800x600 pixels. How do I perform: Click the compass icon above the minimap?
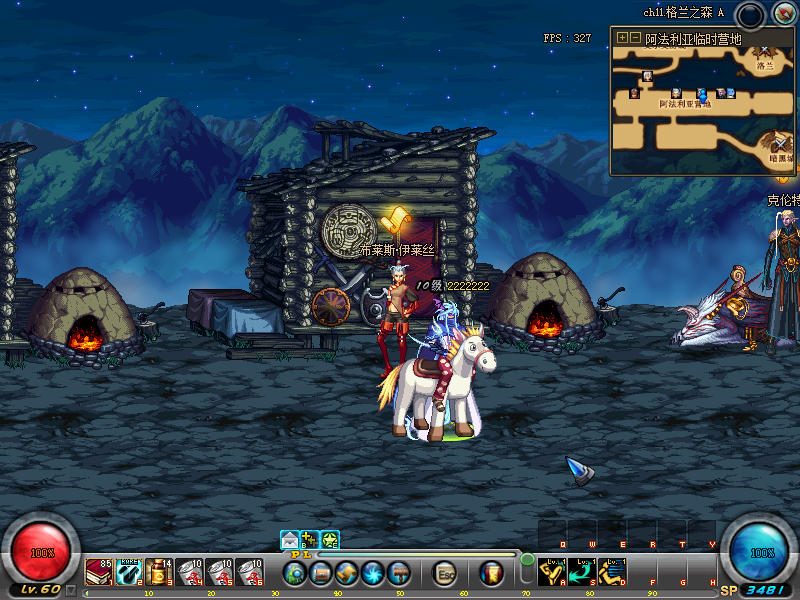(x=782, y=14)
